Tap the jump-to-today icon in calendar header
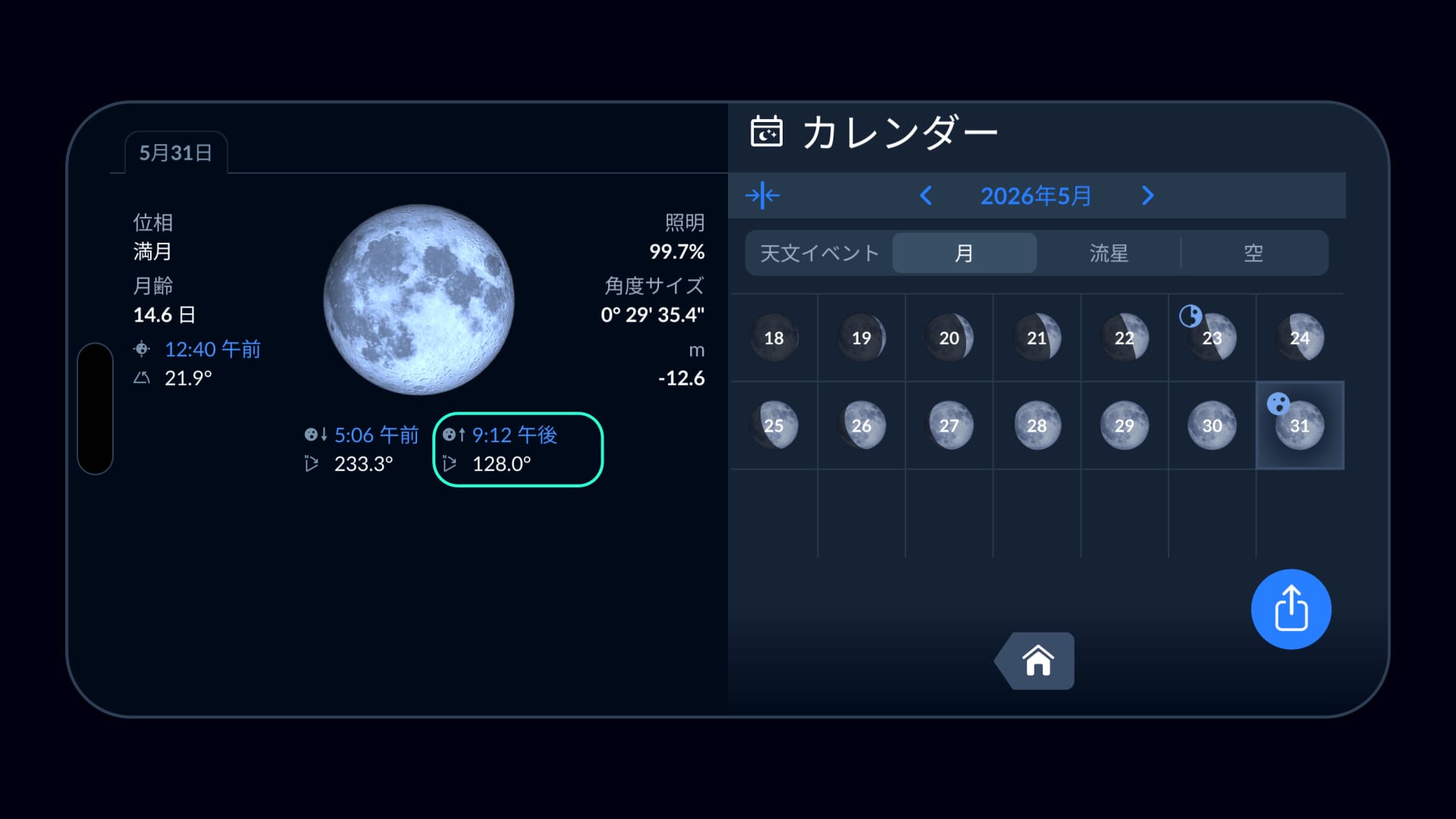This screenshot has width=1456, height=819. [764, 195]
